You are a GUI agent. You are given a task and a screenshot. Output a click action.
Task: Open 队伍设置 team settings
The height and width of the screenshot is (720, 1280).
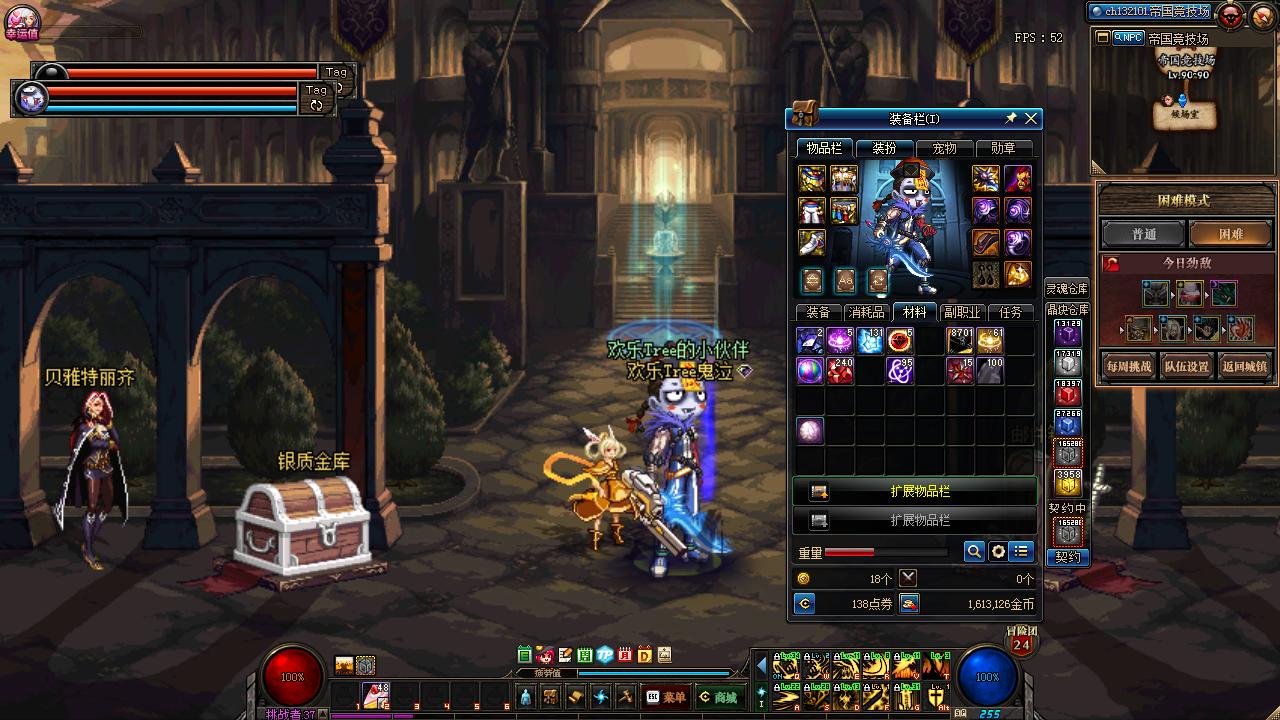tap(1187, 366)
